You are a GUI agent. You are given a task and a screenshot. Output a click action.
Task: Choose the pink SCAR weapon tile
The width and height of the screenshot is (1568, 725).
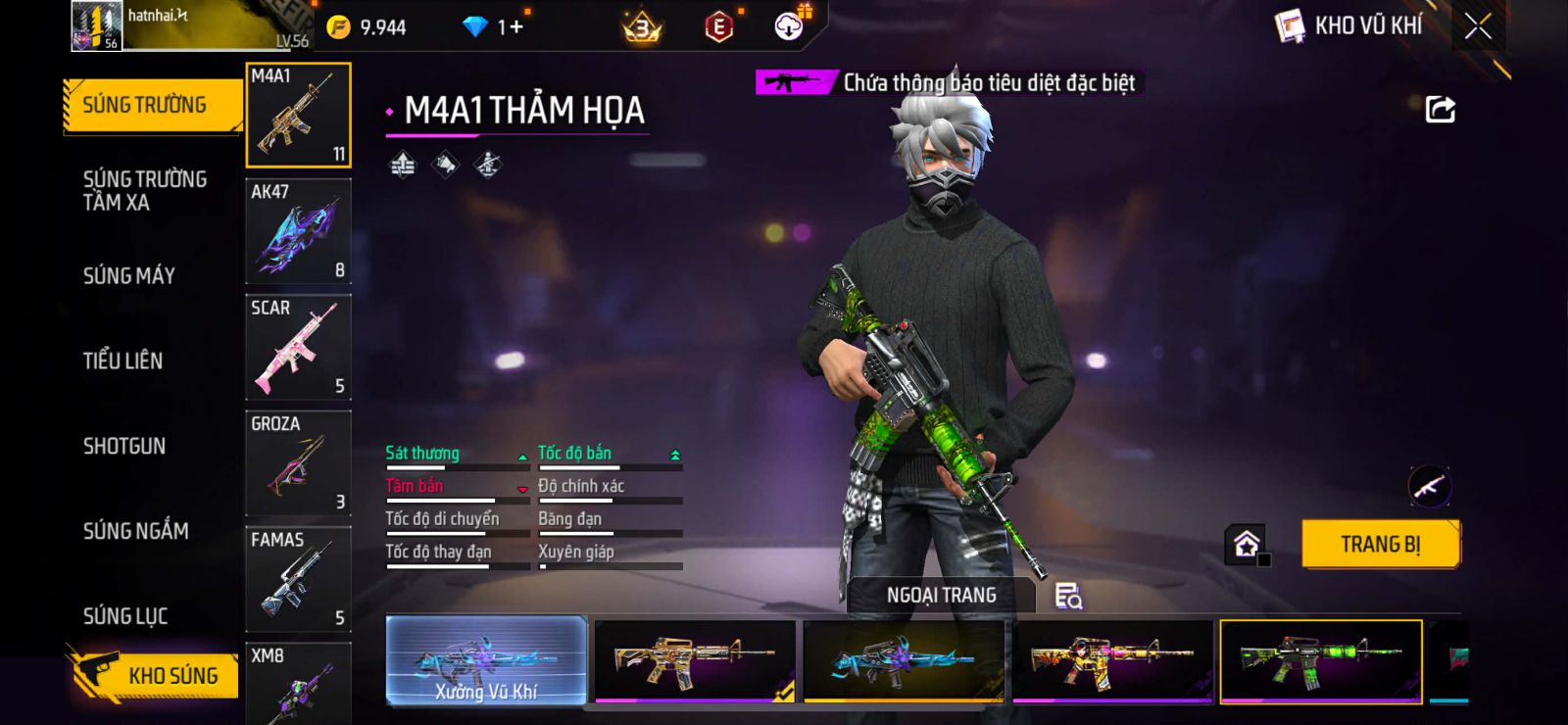pos(298,347)
